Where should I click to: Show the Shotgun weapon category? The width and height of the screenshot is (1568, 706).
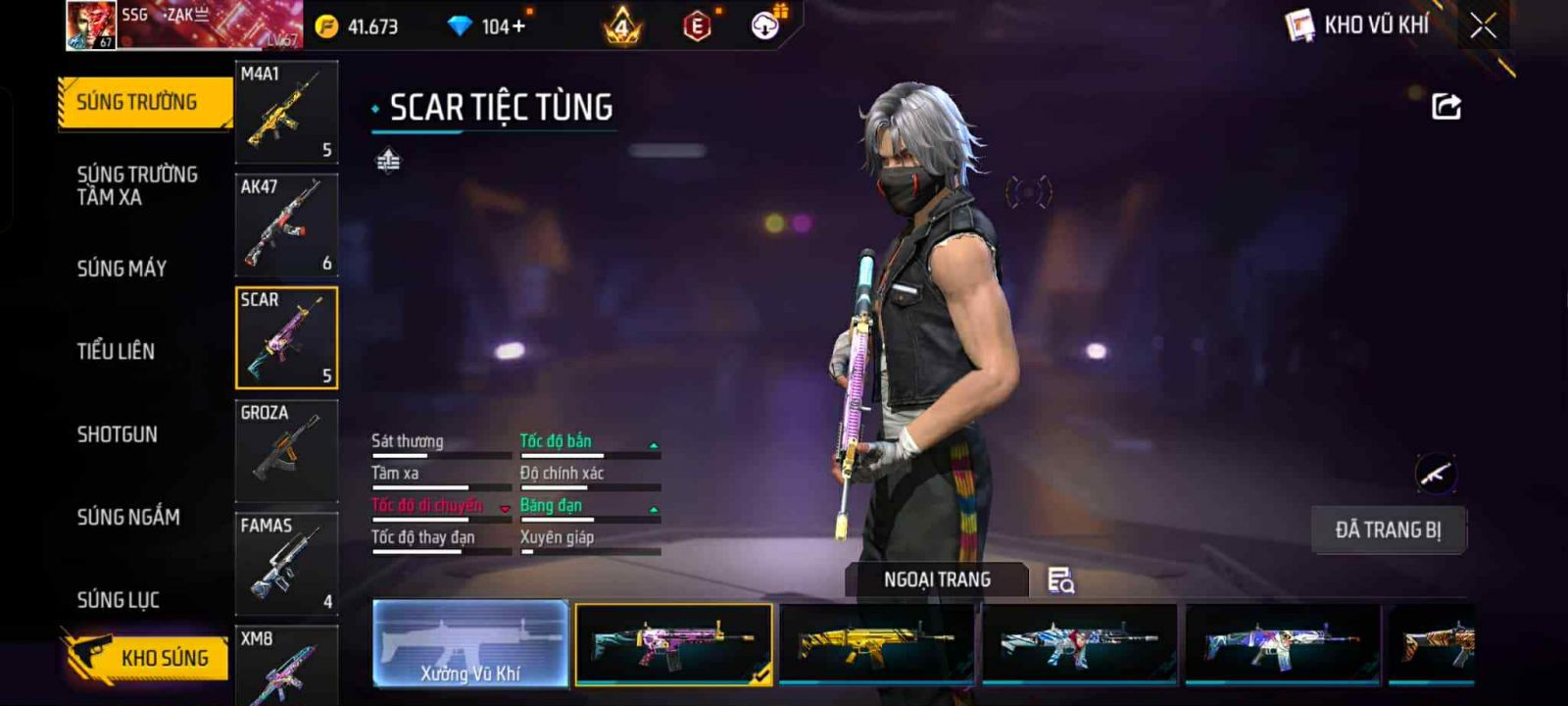pyautogui.click(x=117, y=434)
